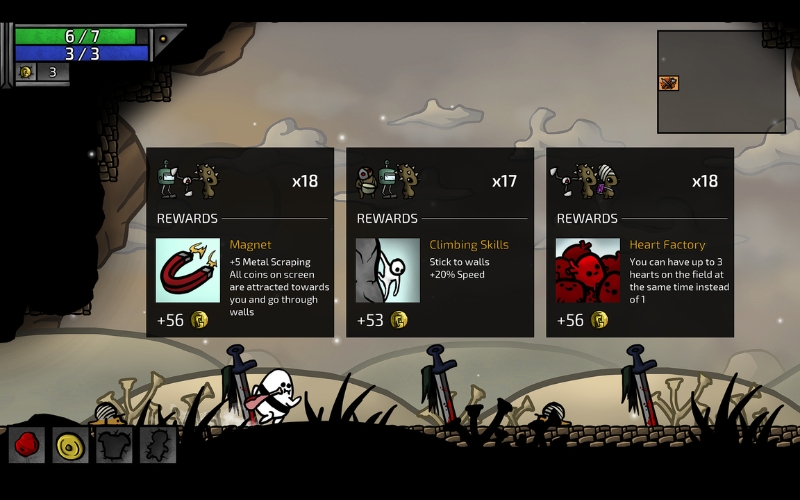This screenshot has width=800, height=500.
Task: Select the yellow ring item slot
Action: [70, 445]
